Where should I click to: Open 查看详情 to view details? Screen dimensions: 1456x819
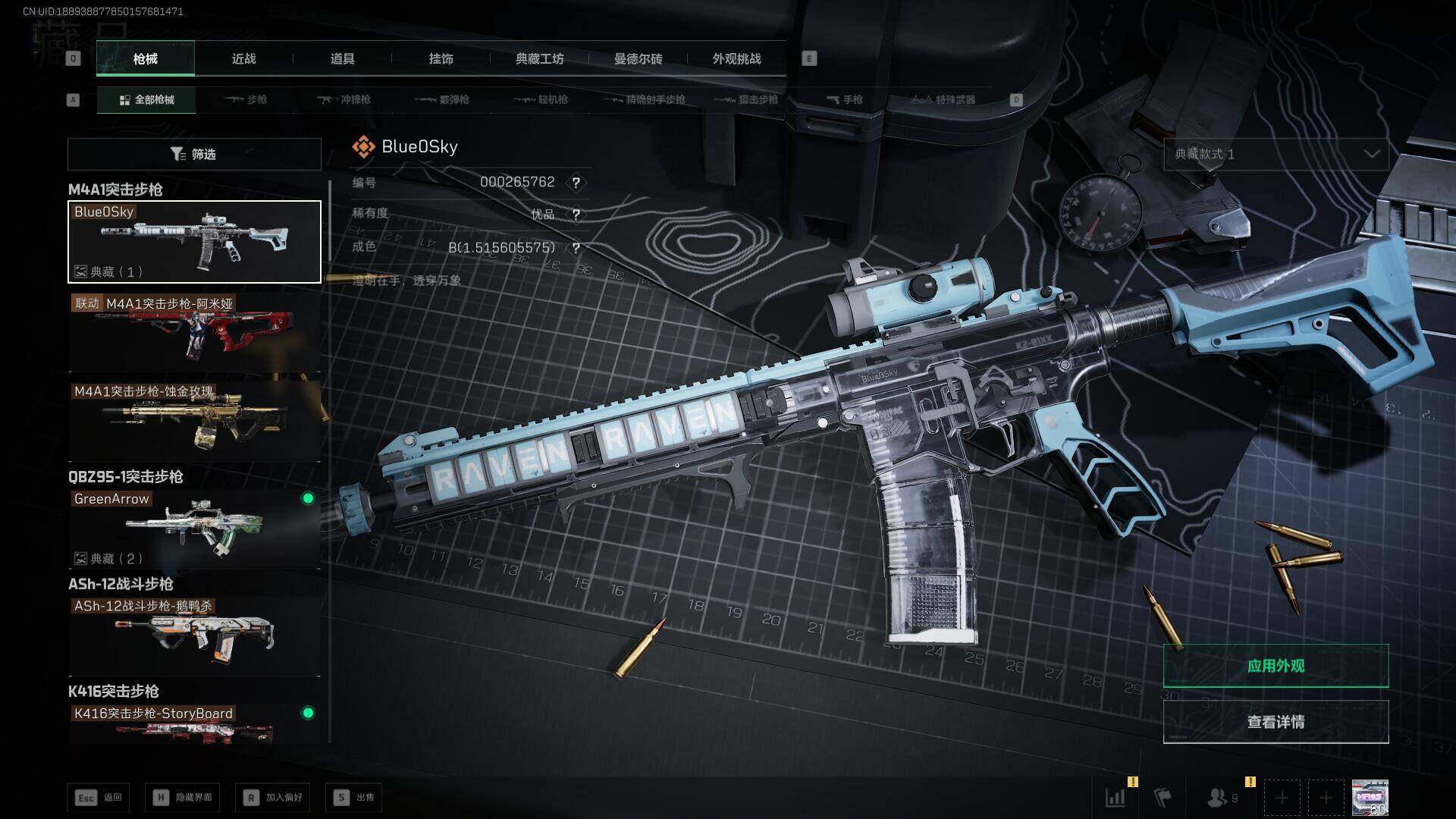(x=1276, y=722)
